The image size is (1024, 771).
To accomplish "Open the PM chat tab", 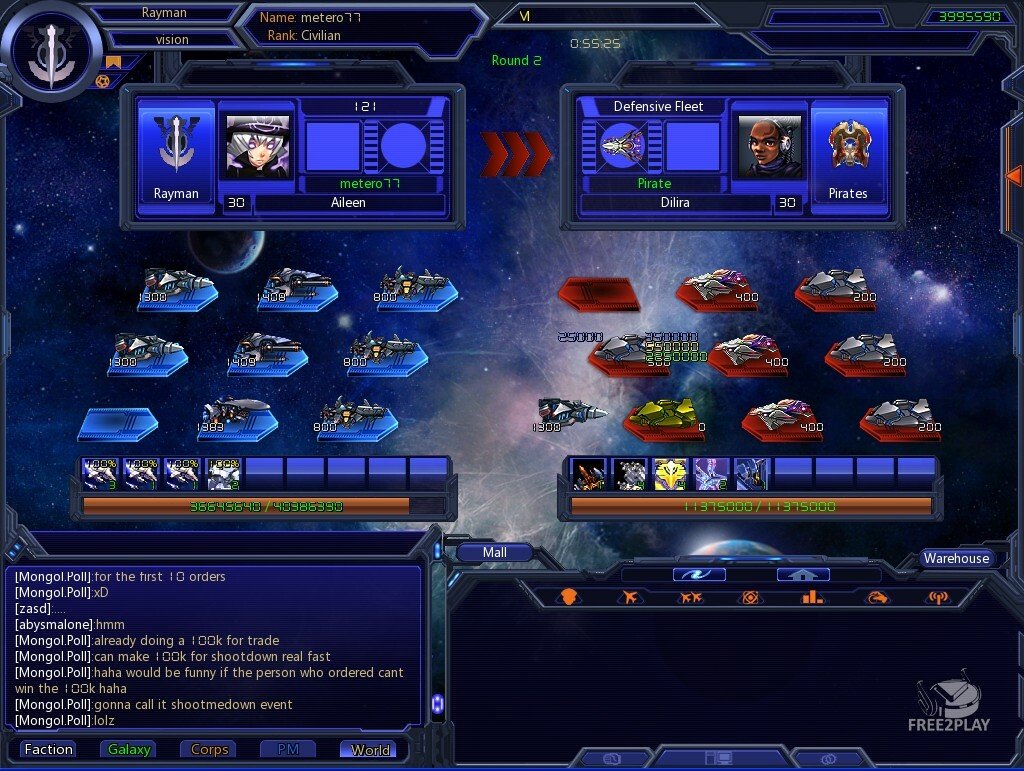I will (289, 749).
